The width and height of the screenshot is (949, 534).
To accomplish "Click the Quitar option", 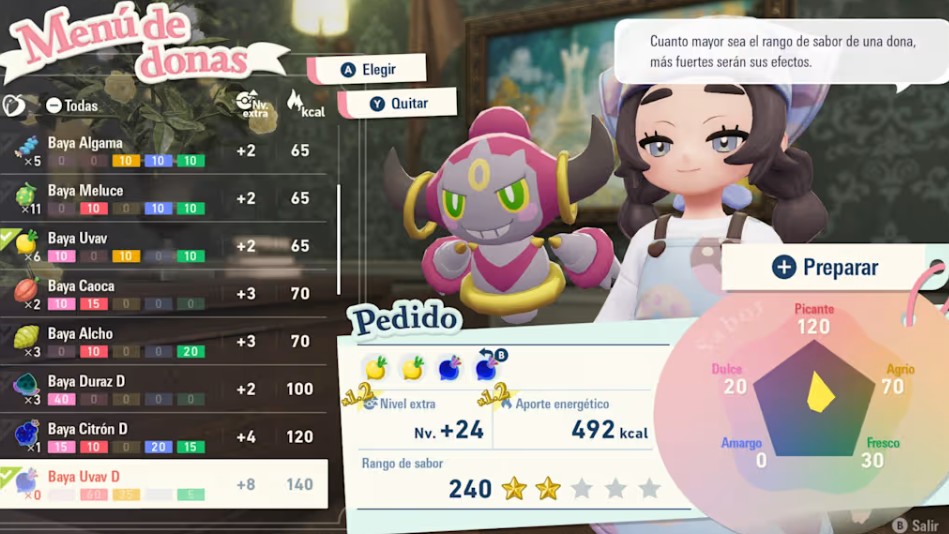I will [x=398, y=103].
